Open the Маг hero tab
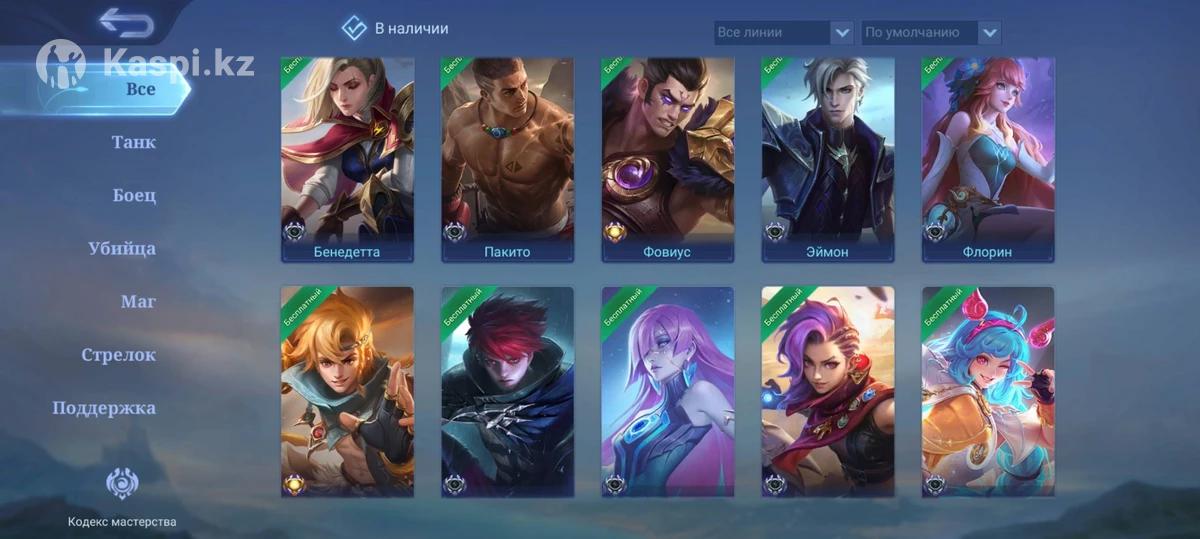The width and height of the screenshot is (1200, 539). pyautogui.click(x=138, y=301)
